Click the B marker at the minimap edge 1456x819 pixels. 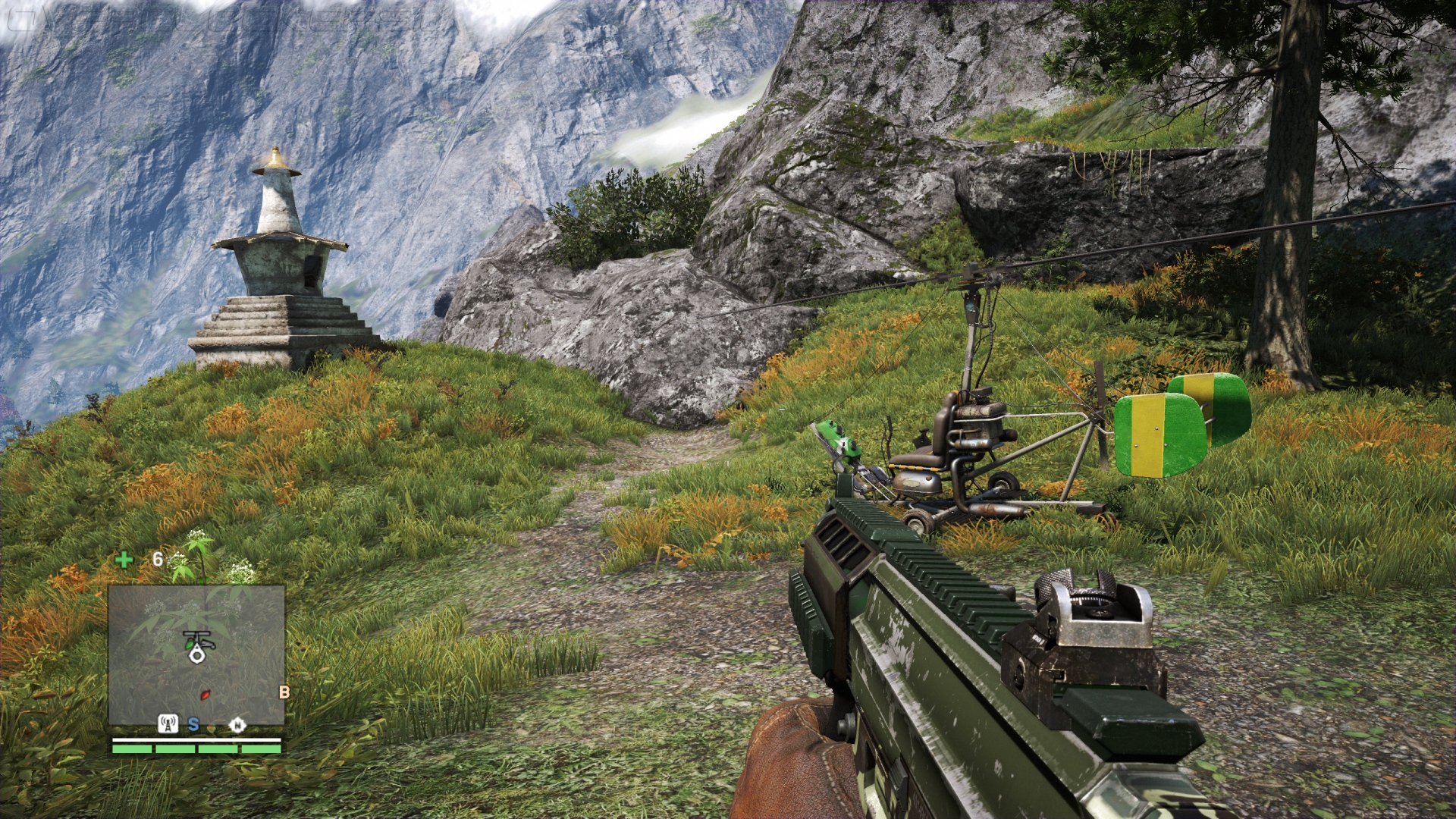pyautogui.click(x=284, y=692)
